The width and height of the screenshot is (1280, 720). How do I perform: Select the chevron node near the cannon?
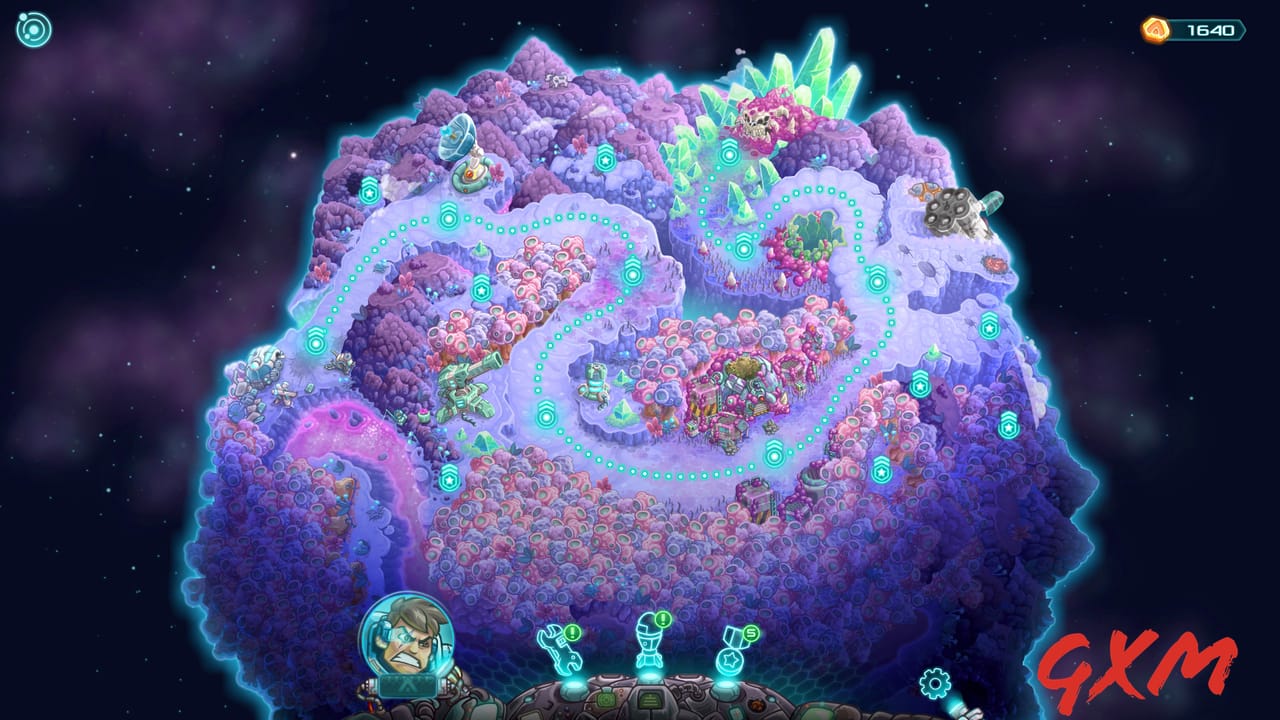[546, 415]
